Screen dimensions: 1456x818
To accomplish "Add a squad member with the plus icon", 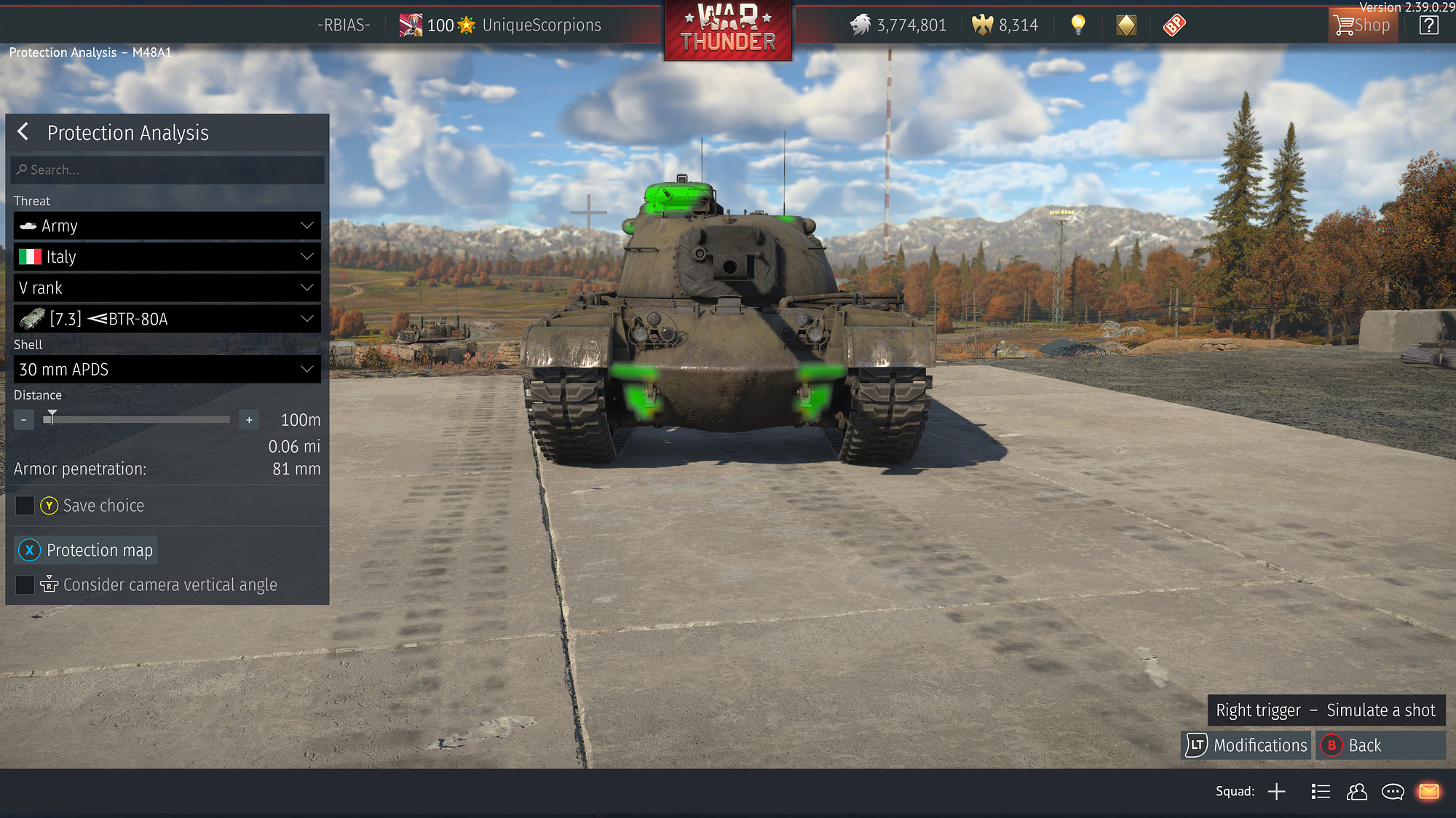I will point(1277,791).
